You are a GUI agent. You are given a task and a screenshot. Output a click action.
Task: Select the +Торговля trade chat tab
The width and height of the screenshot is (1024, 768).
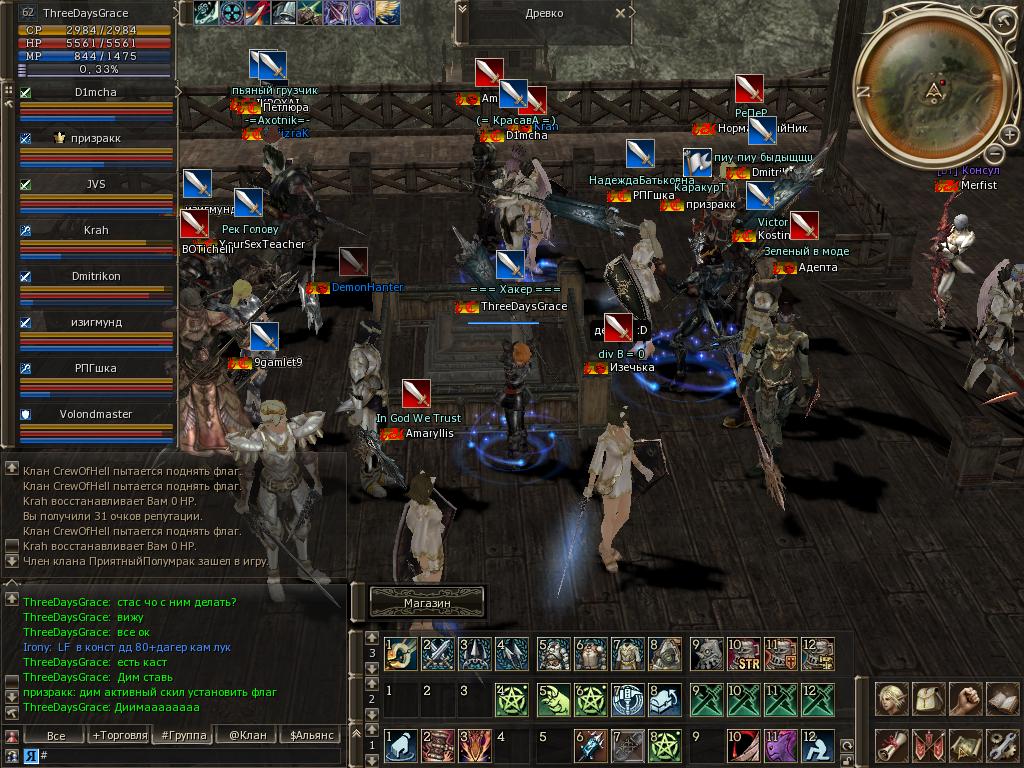pyautogui.click(x=117, y=736)
